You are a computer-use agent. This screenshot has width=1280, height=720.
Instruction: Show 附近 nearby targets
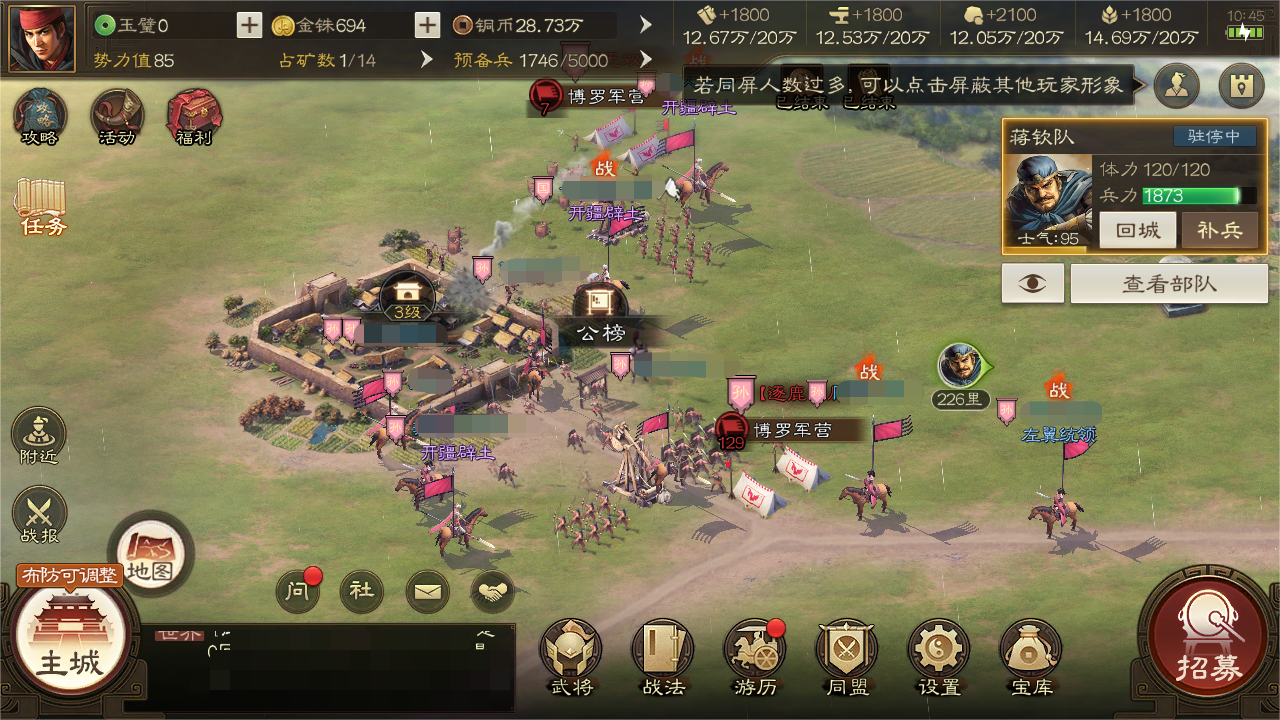pyautogui.click(x=39, y=436)
